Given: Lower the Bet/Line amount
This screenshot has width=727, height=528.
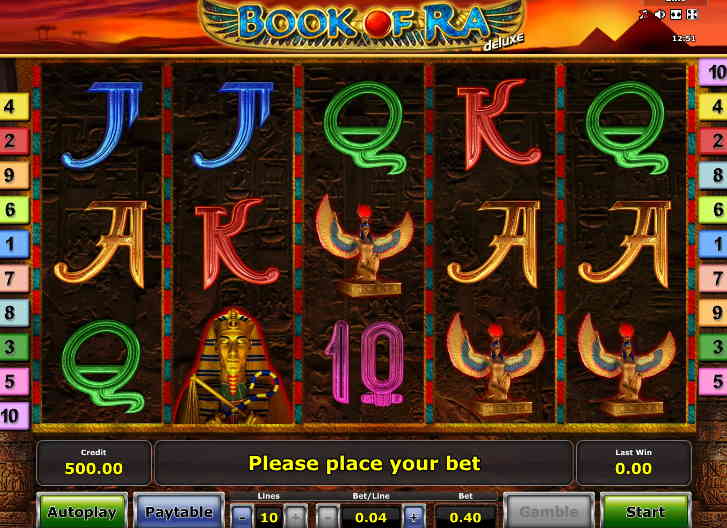Looking at the screenshot, I should tap(328, 517).
